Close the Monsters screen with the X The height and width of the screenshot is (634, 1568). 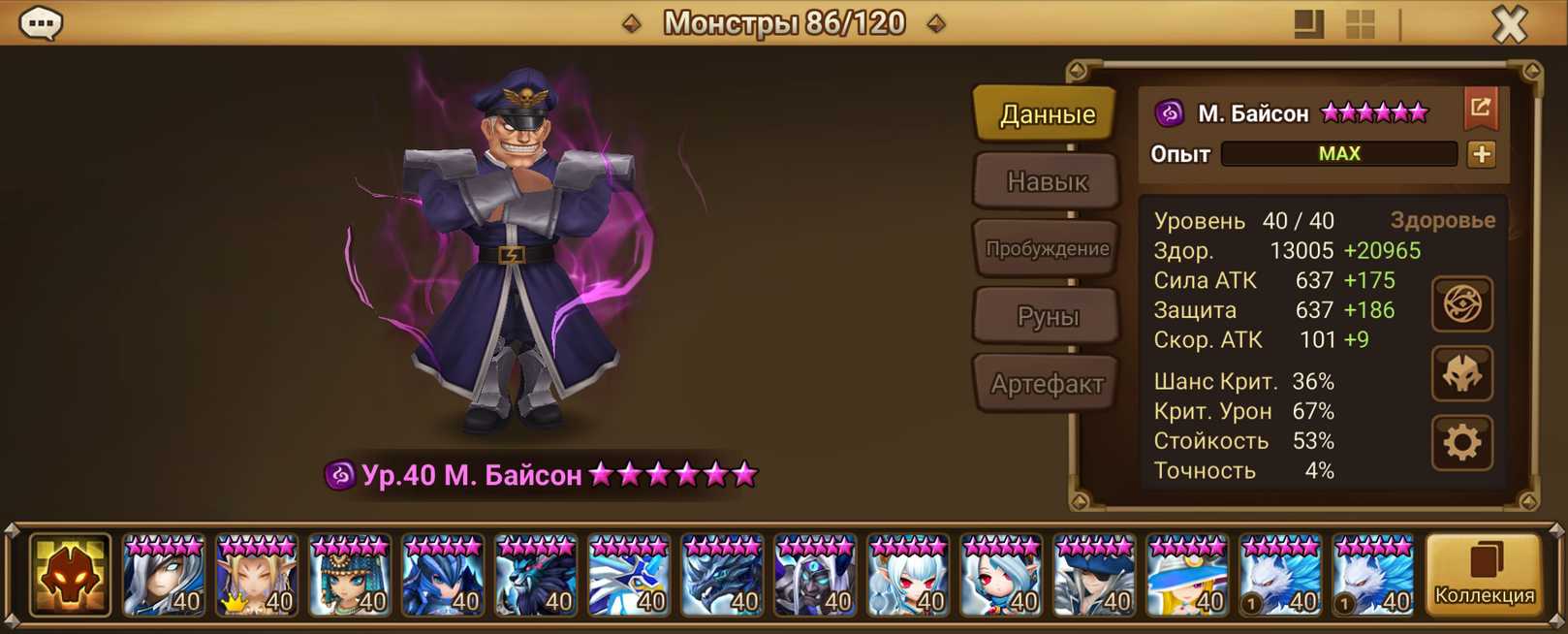click(x=1509, y=23)
